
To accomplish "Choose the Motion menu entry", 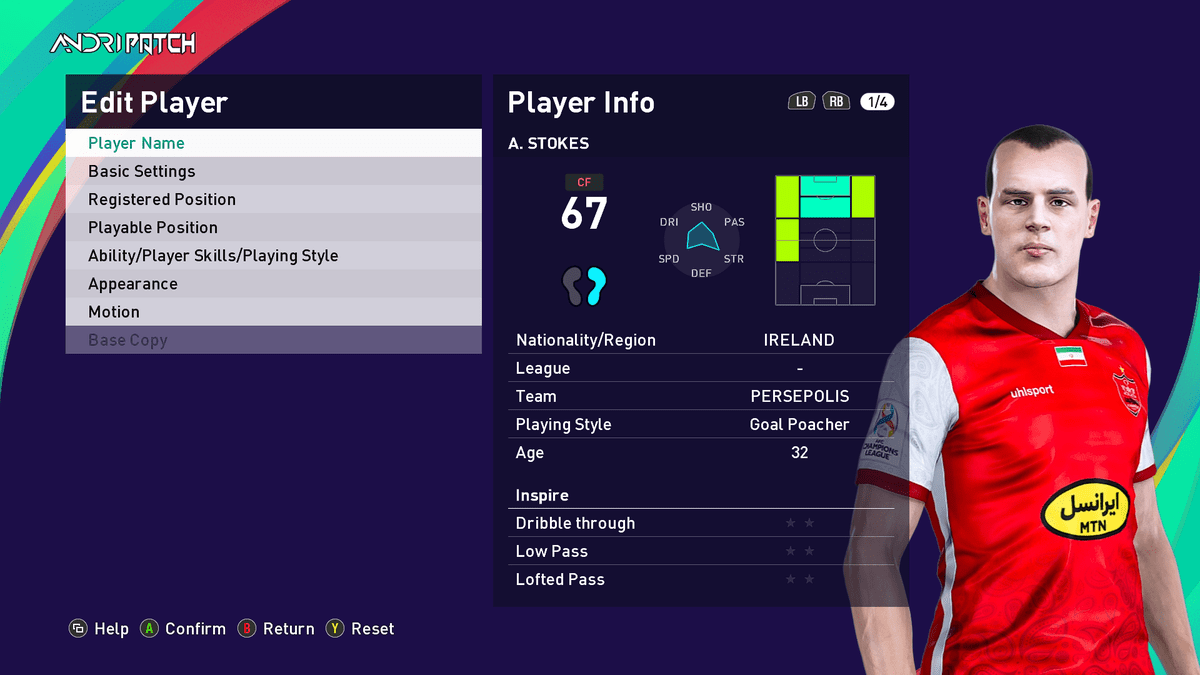I will [273, 311].
